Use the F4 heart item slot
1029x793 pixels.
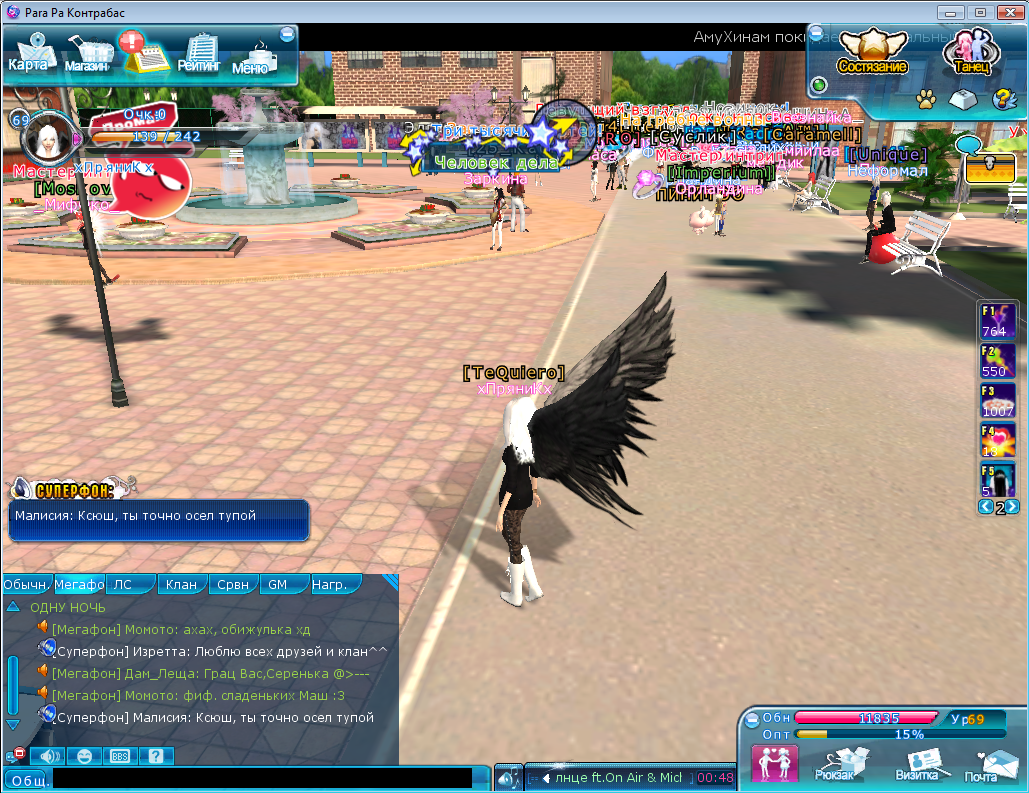(x=998, y=439)
